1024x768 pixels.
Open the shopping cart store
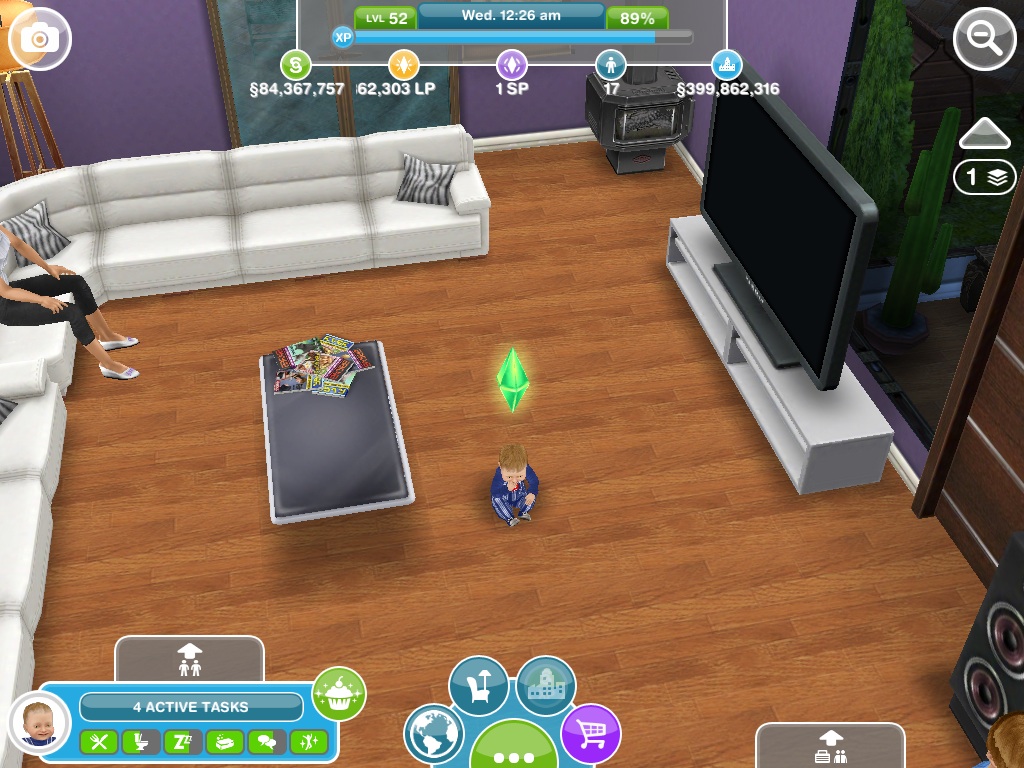click(590, 735)
